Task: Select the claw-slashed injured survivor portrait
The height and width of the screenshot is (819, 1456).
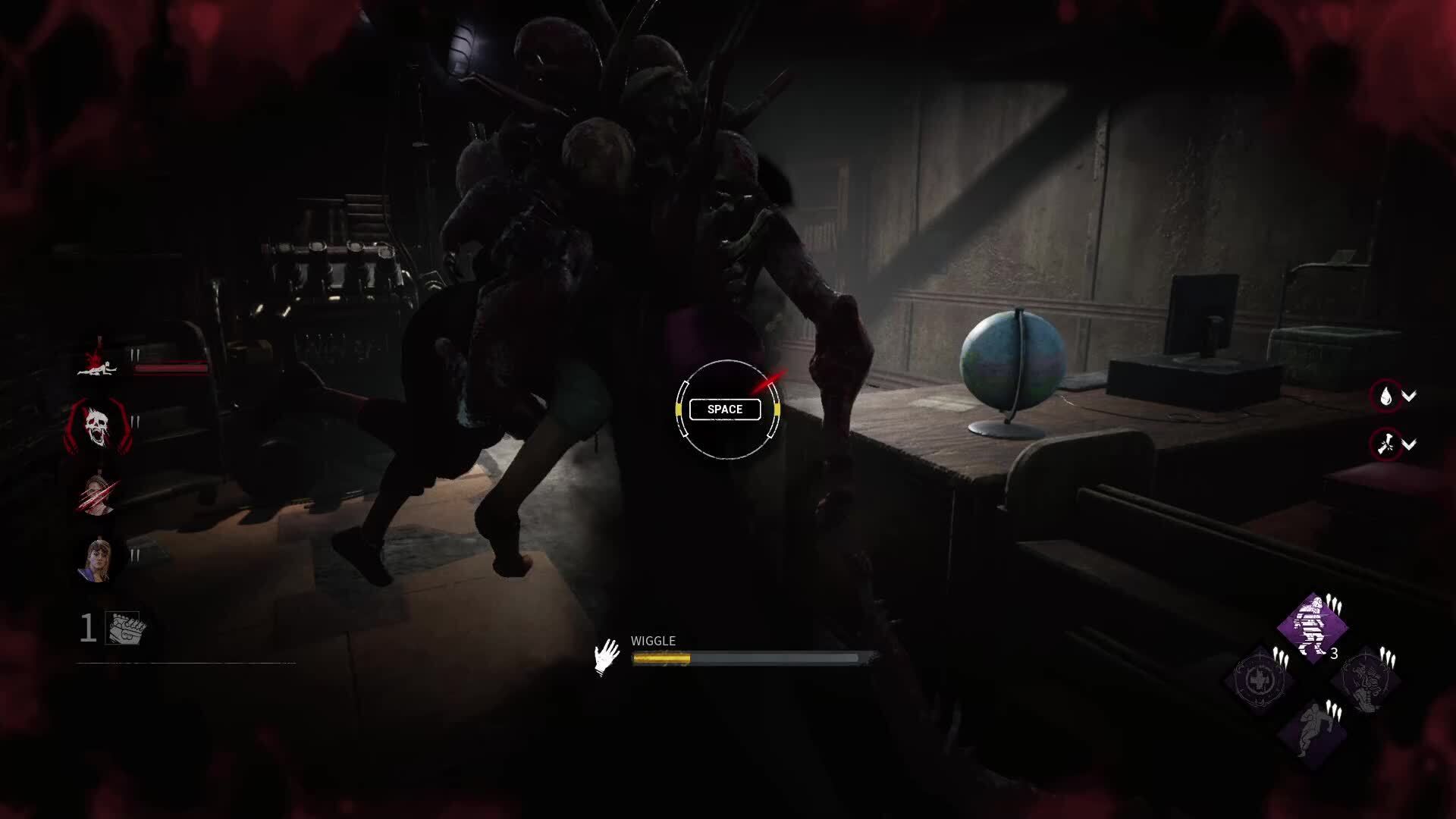Action: point(97,494)
